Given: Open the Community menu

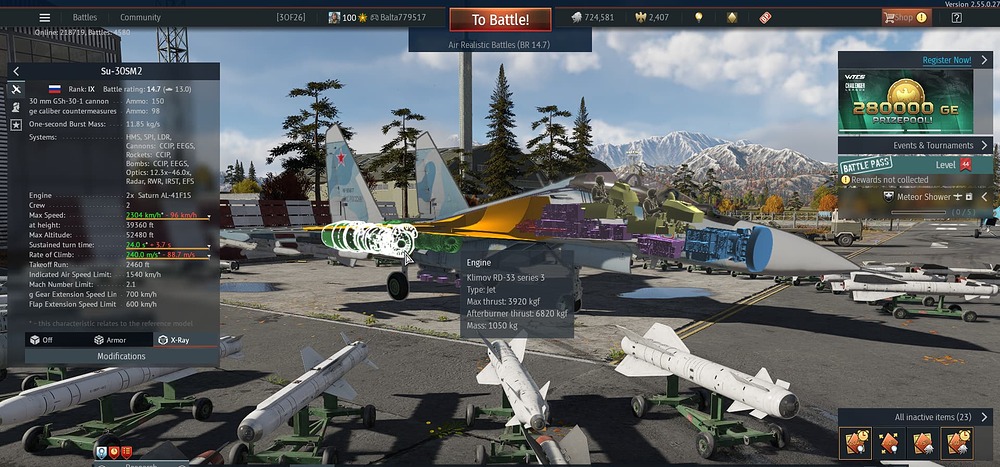Looking at the screenshot, I should pos(140,18).
